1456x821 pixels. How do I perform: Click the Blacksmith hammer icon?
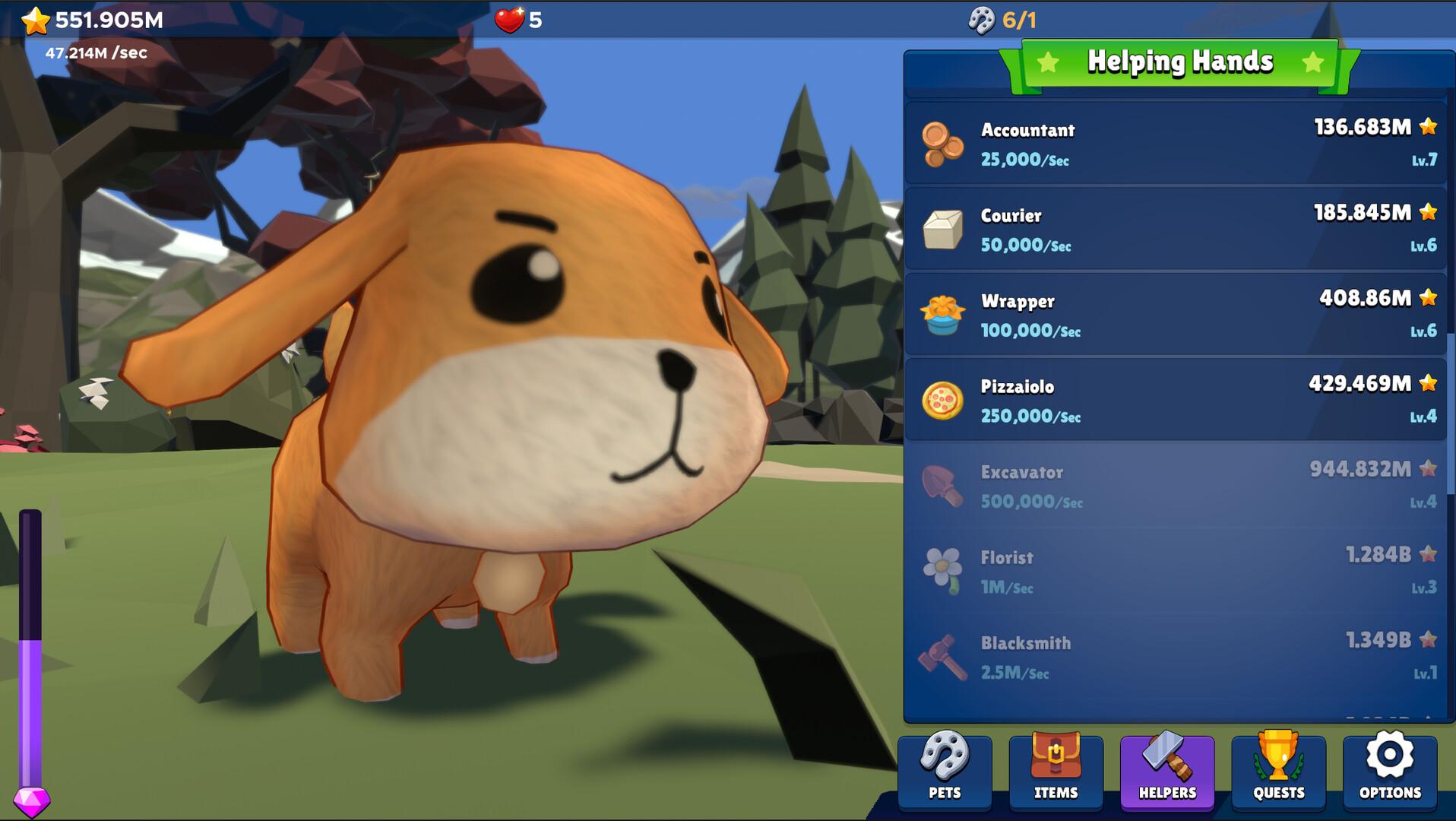tap(942, 657)
